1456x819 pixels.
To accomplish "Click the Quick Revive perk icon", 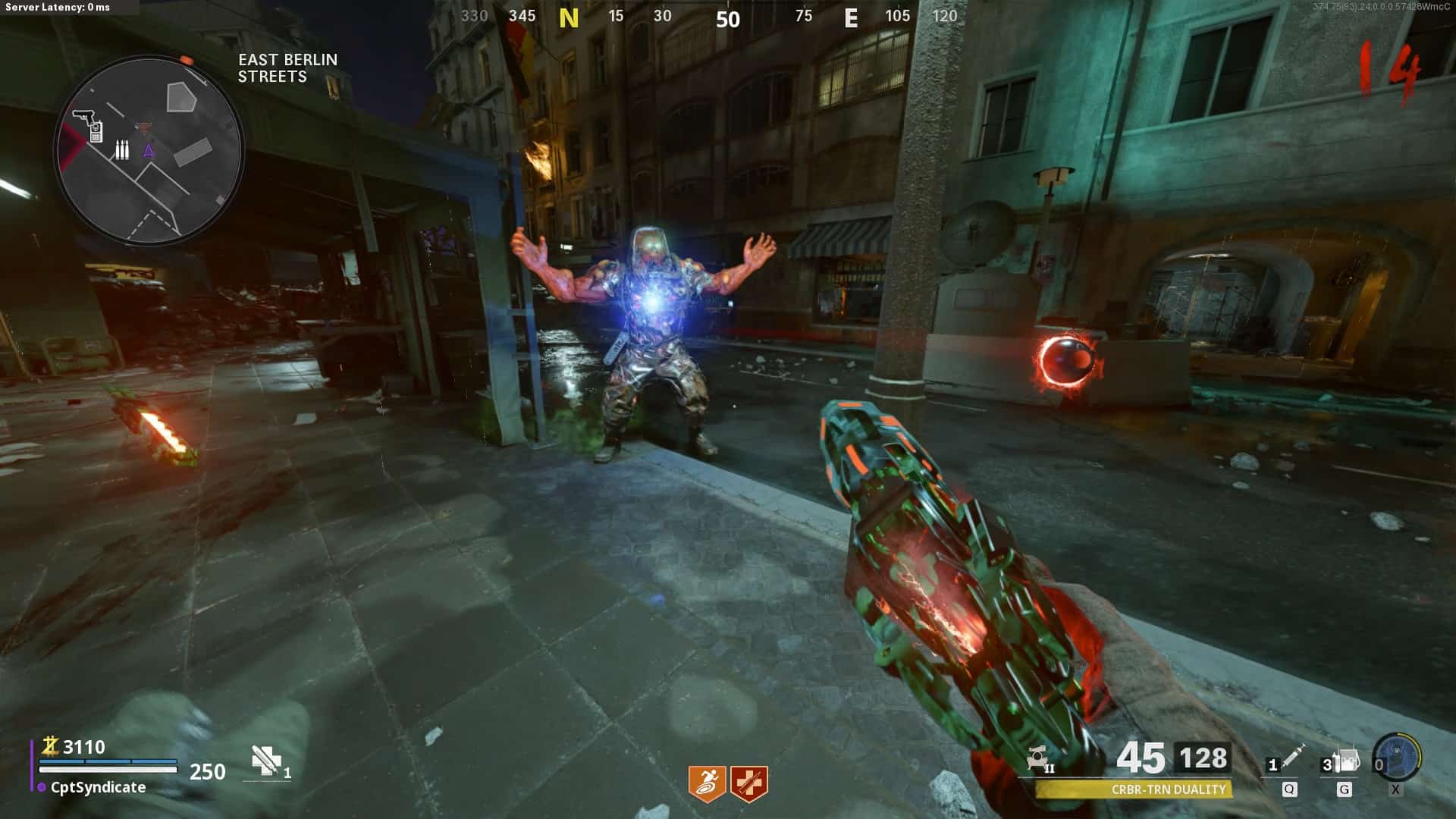I will click(749, 783).
